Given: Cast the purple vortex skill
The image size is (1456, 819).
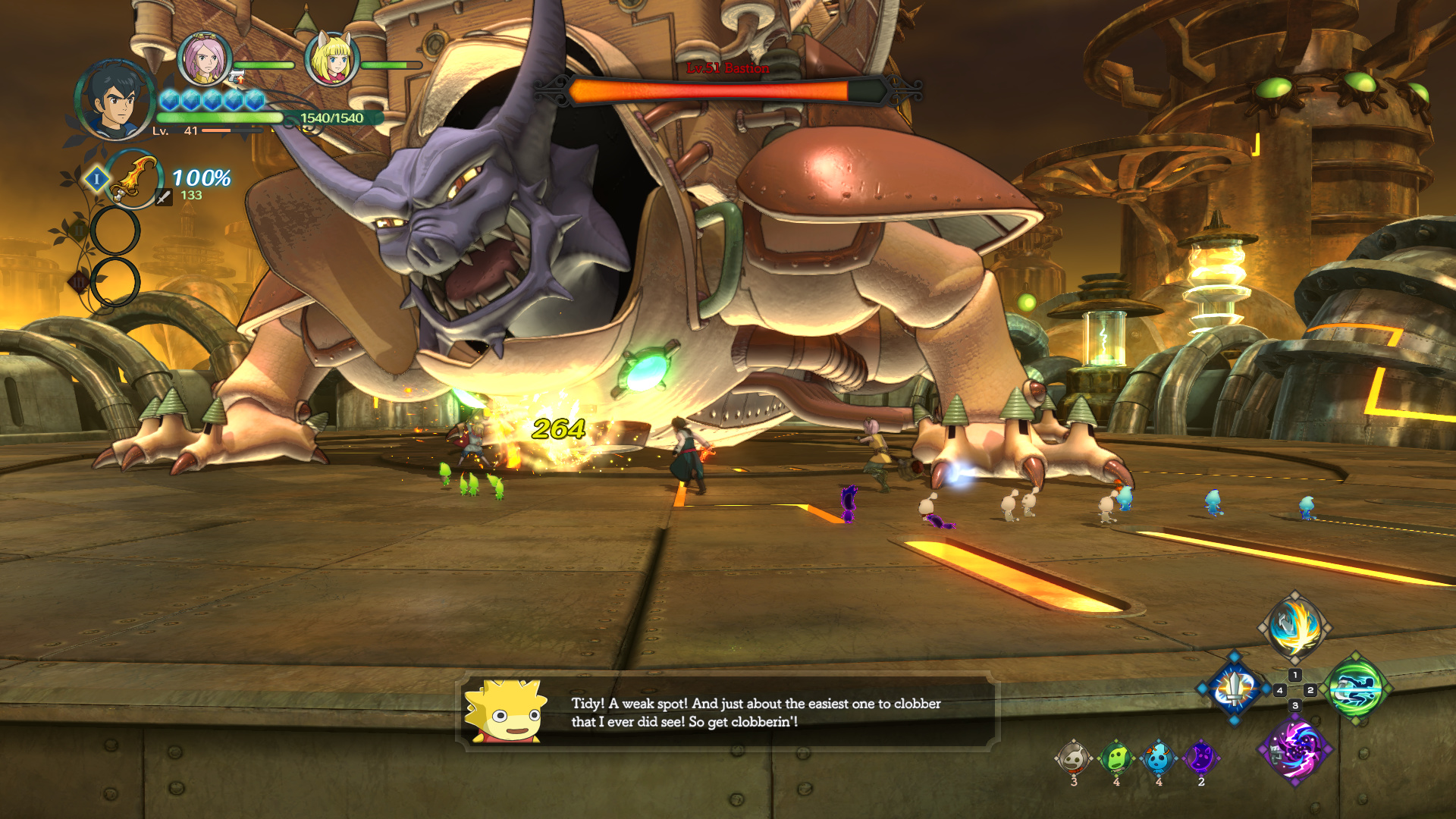Looking at the screenshot, I should [x=1295, y=749].
